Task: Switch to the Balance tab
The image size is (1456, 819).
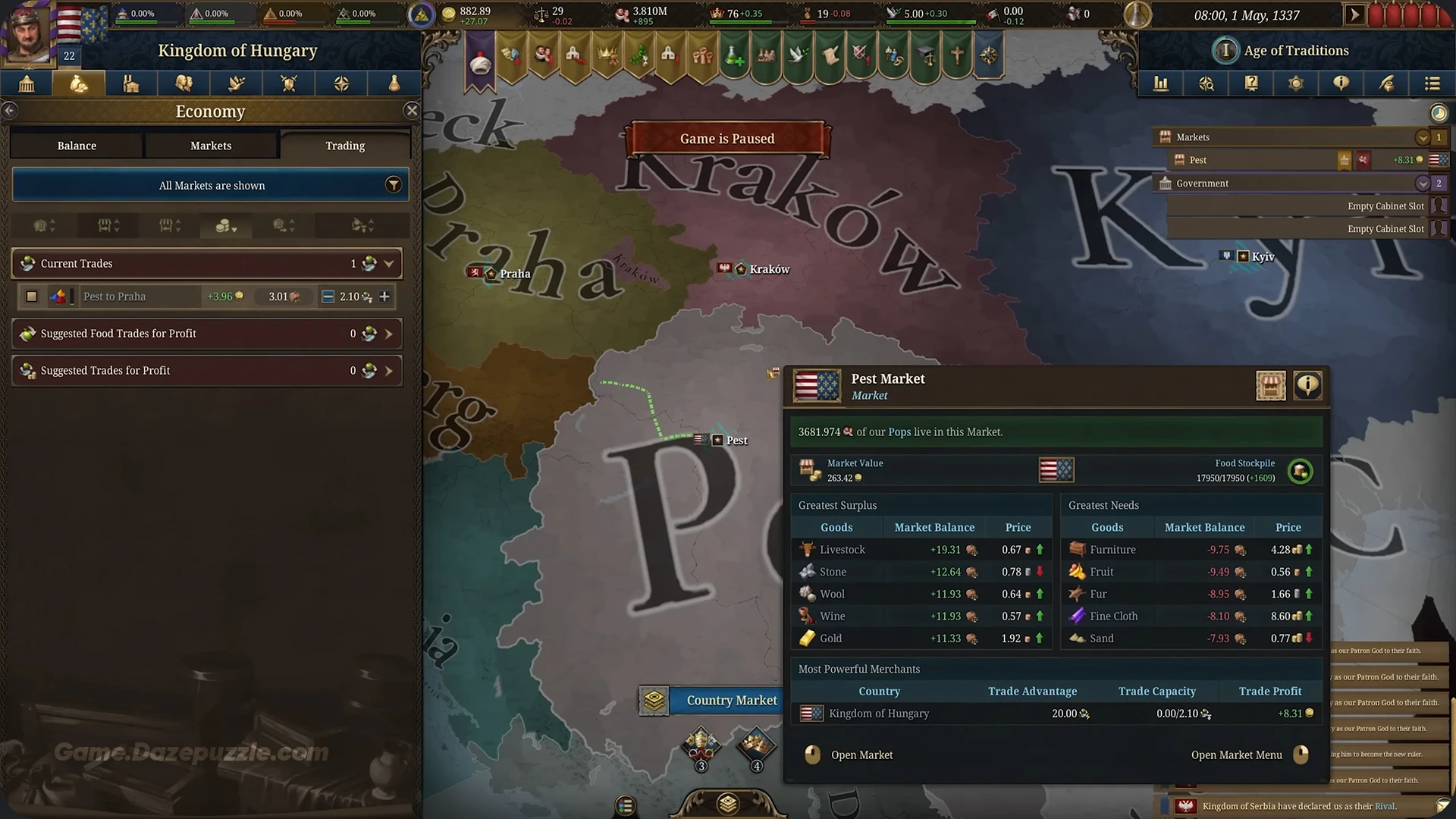Action: click(76, 145)
